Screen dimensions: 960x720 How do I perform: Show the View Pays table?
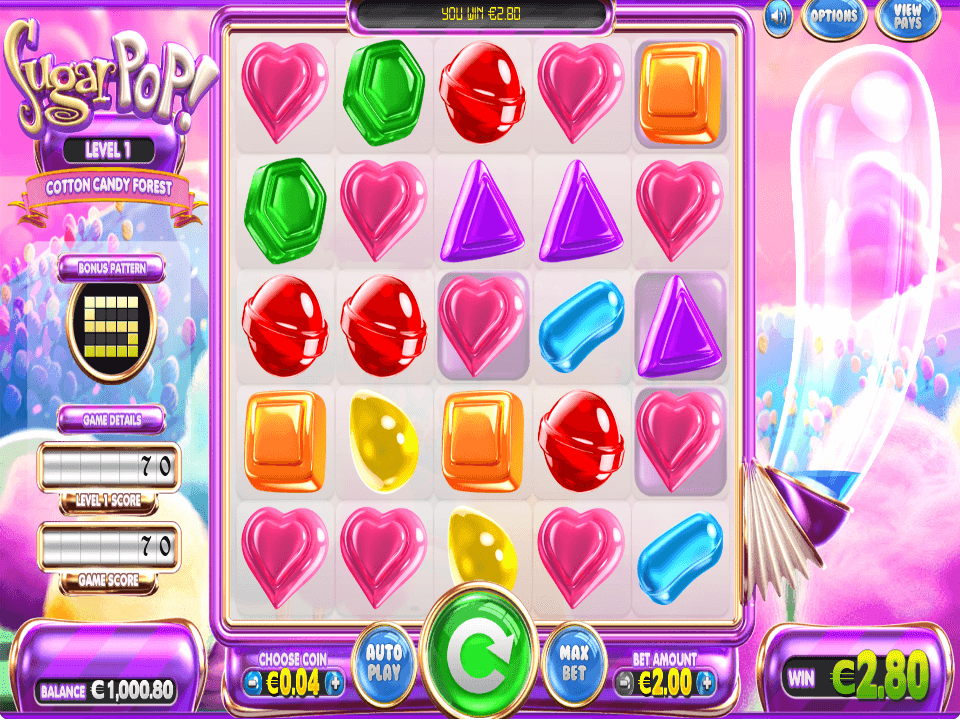tap(908, 17)
